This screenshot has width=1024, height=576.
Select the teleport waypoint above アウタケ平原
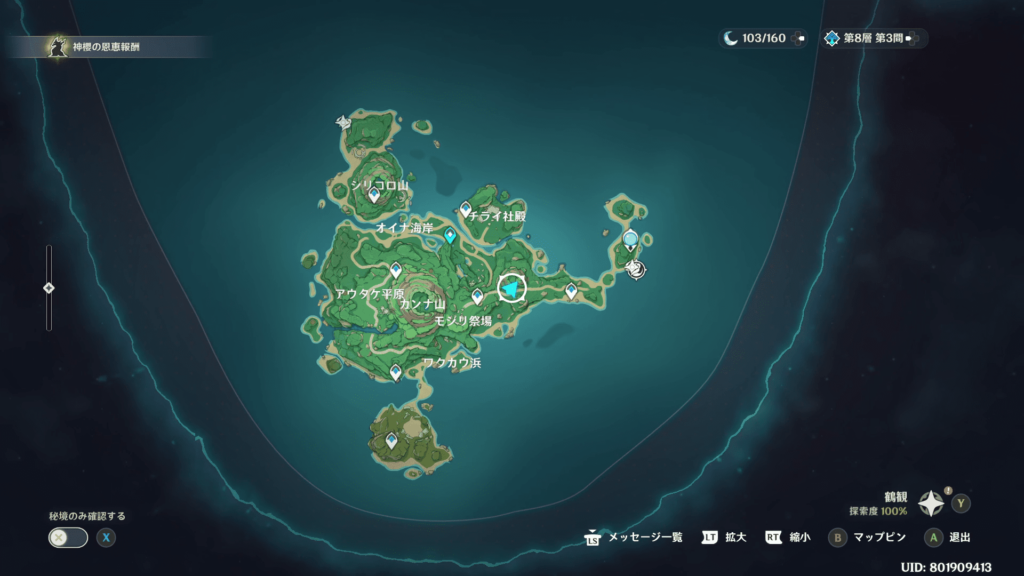(396, 269)
